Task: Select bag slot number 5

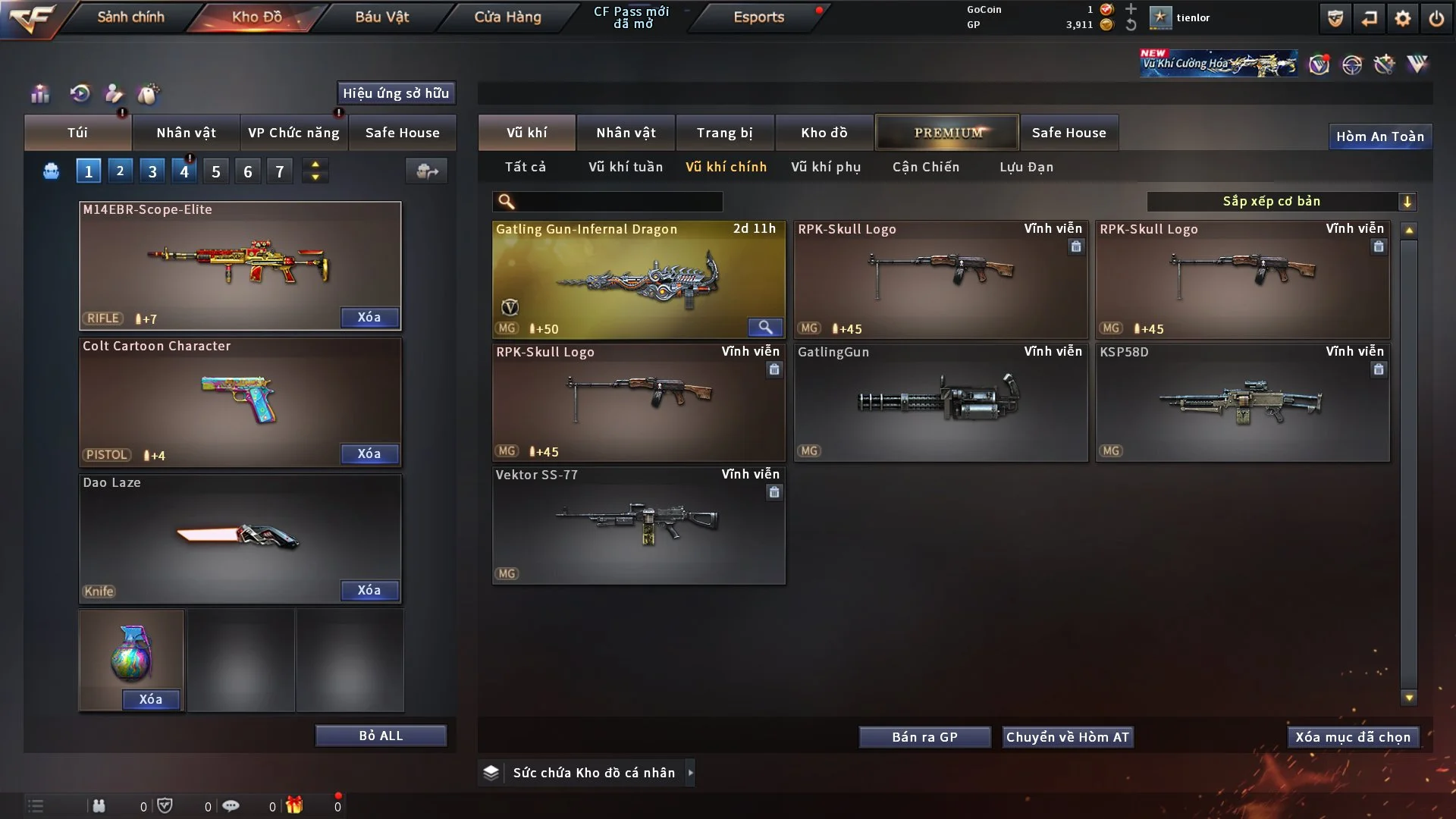Action: [216, 171]
